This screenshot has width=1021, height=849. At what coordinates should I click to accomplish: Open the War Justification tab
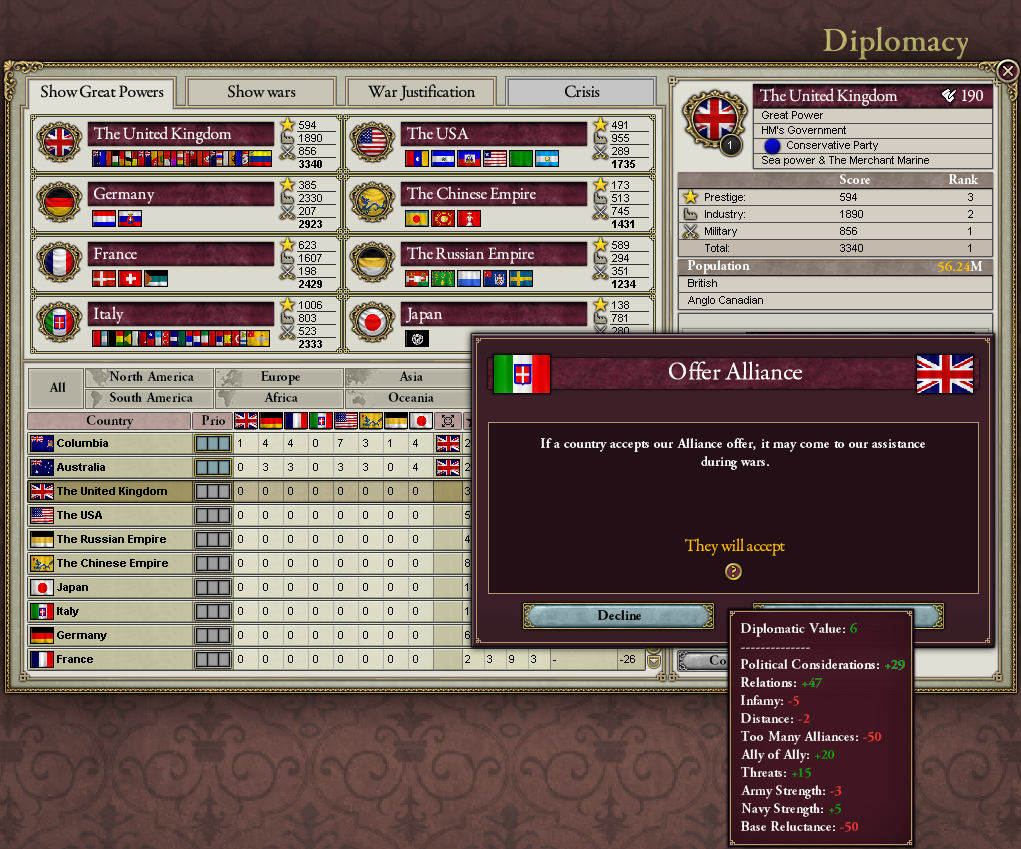(x=421, y=92)
